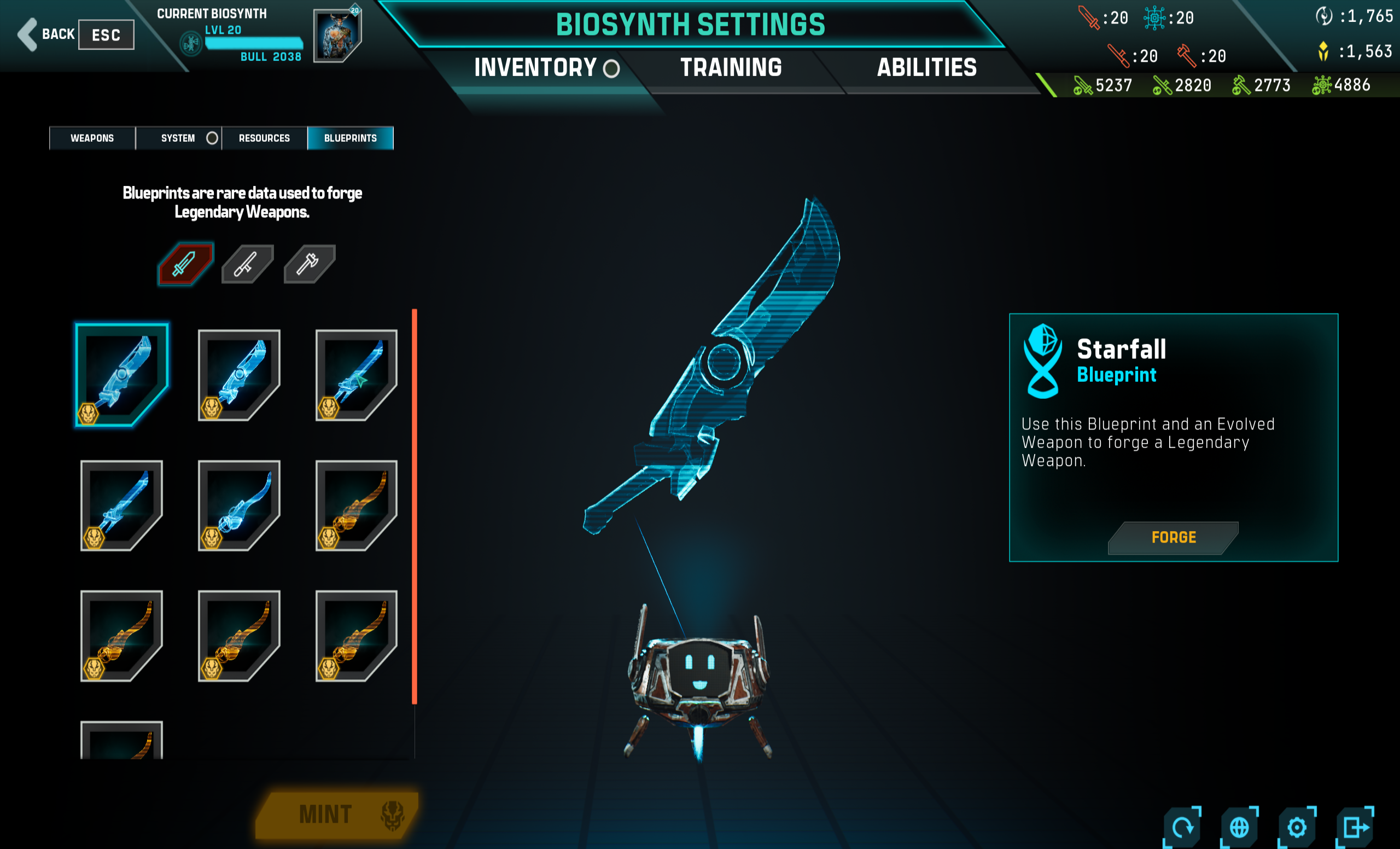The image size is (1400, 849).
Task: Click the globe icon button
Action: click(x=1239, y=827)
